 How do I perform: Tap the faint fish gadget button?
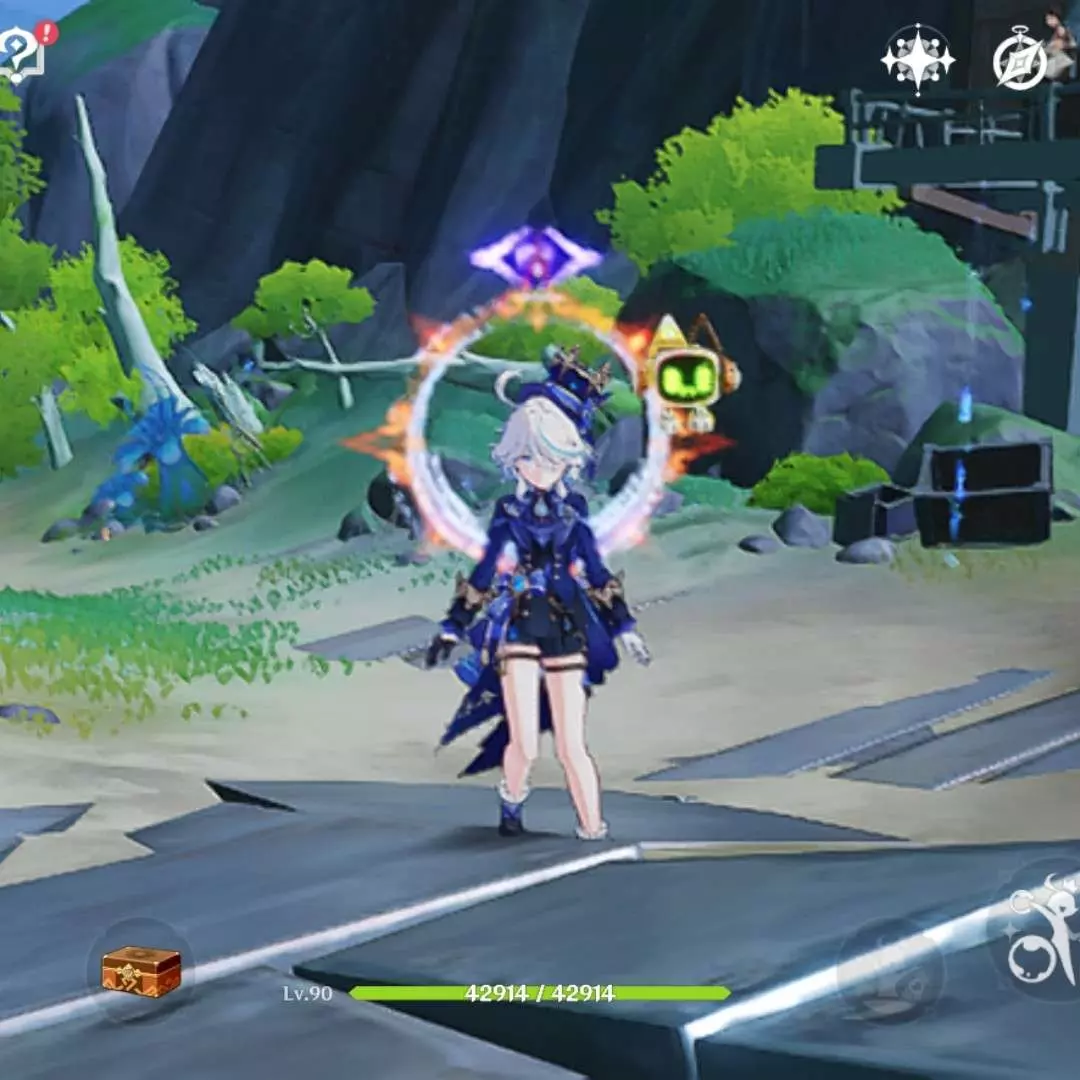tap(890, 970)
